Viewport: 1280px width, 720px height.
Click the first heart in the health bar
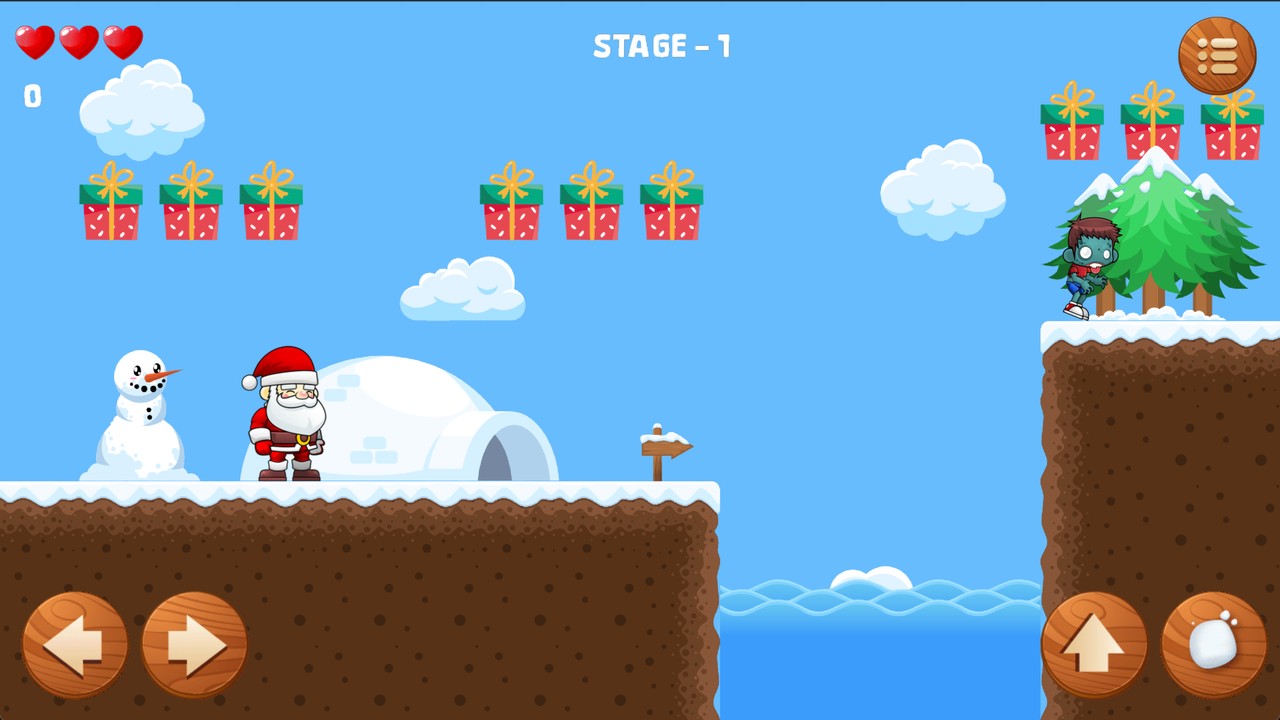pyautogui.click(x=34, y=42)
